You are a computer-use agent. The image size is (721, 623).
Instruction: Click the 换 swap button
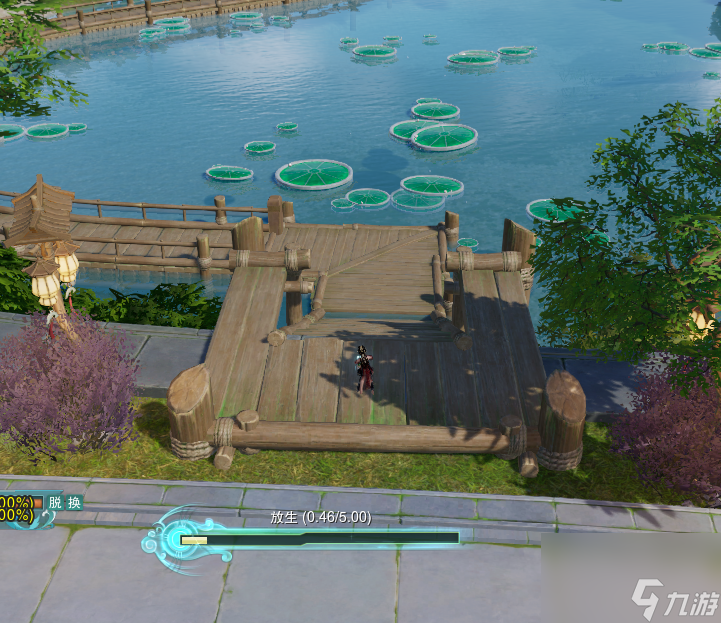pos(74,503)
